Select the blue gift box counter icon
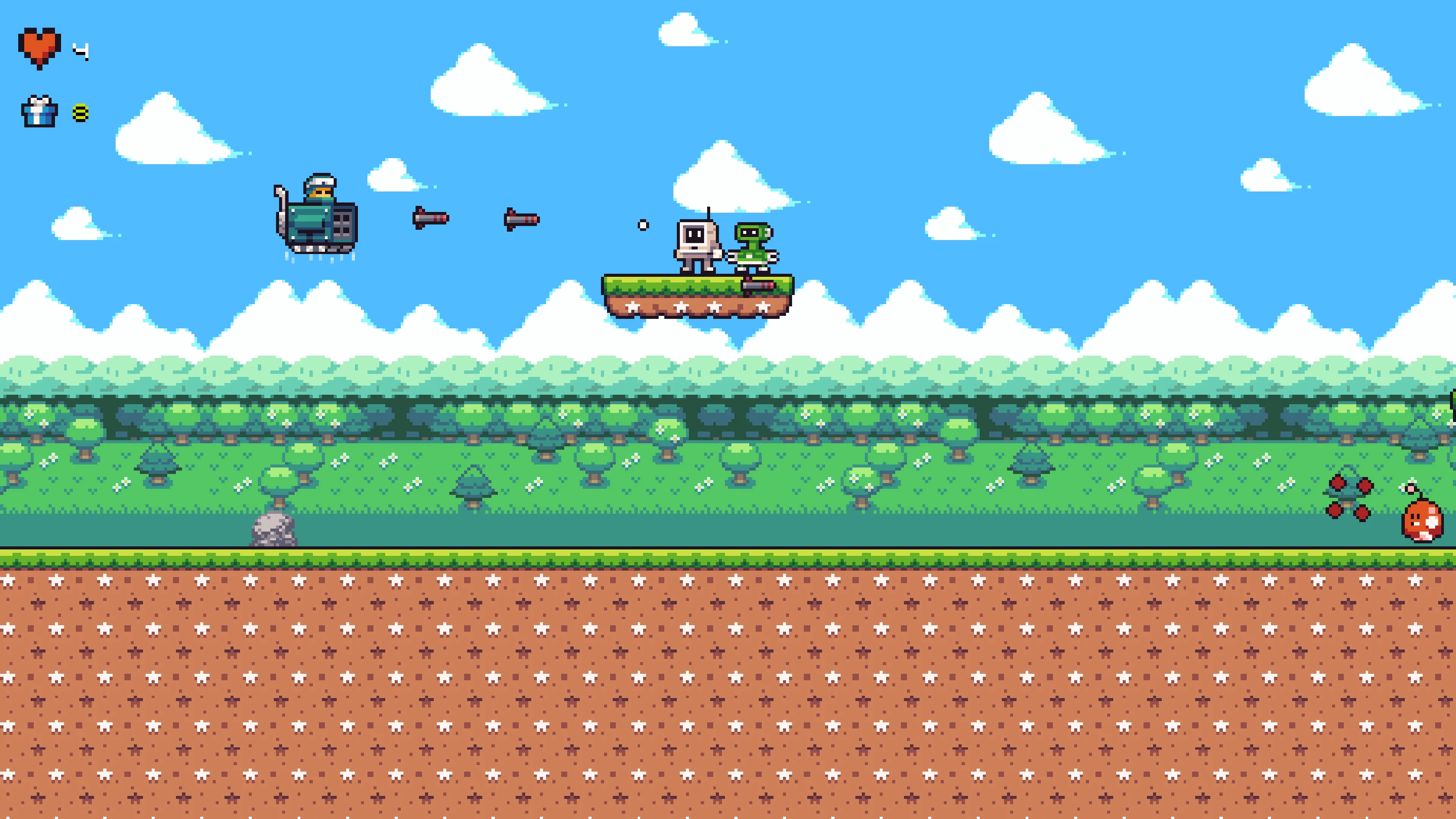1456x819 pixels. [39, 112]
